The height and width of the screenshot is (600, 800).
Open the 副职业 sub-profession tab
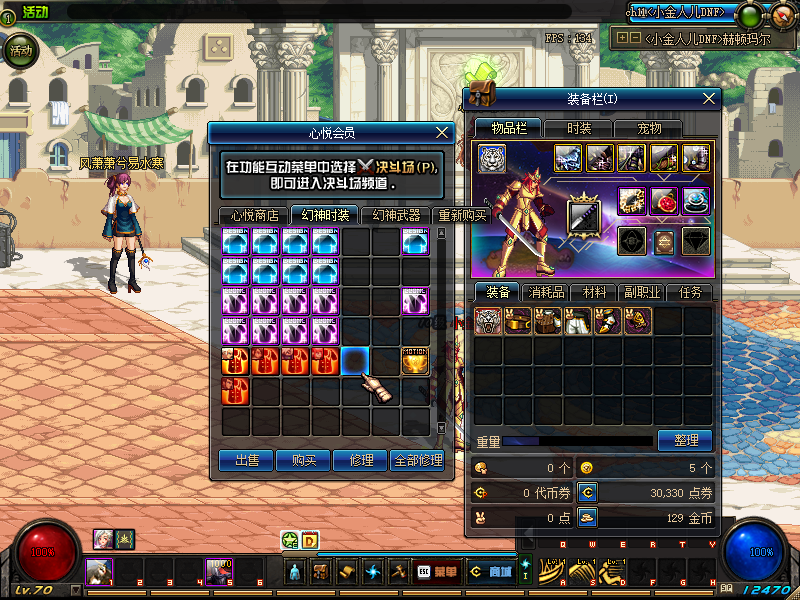point(642,292)
